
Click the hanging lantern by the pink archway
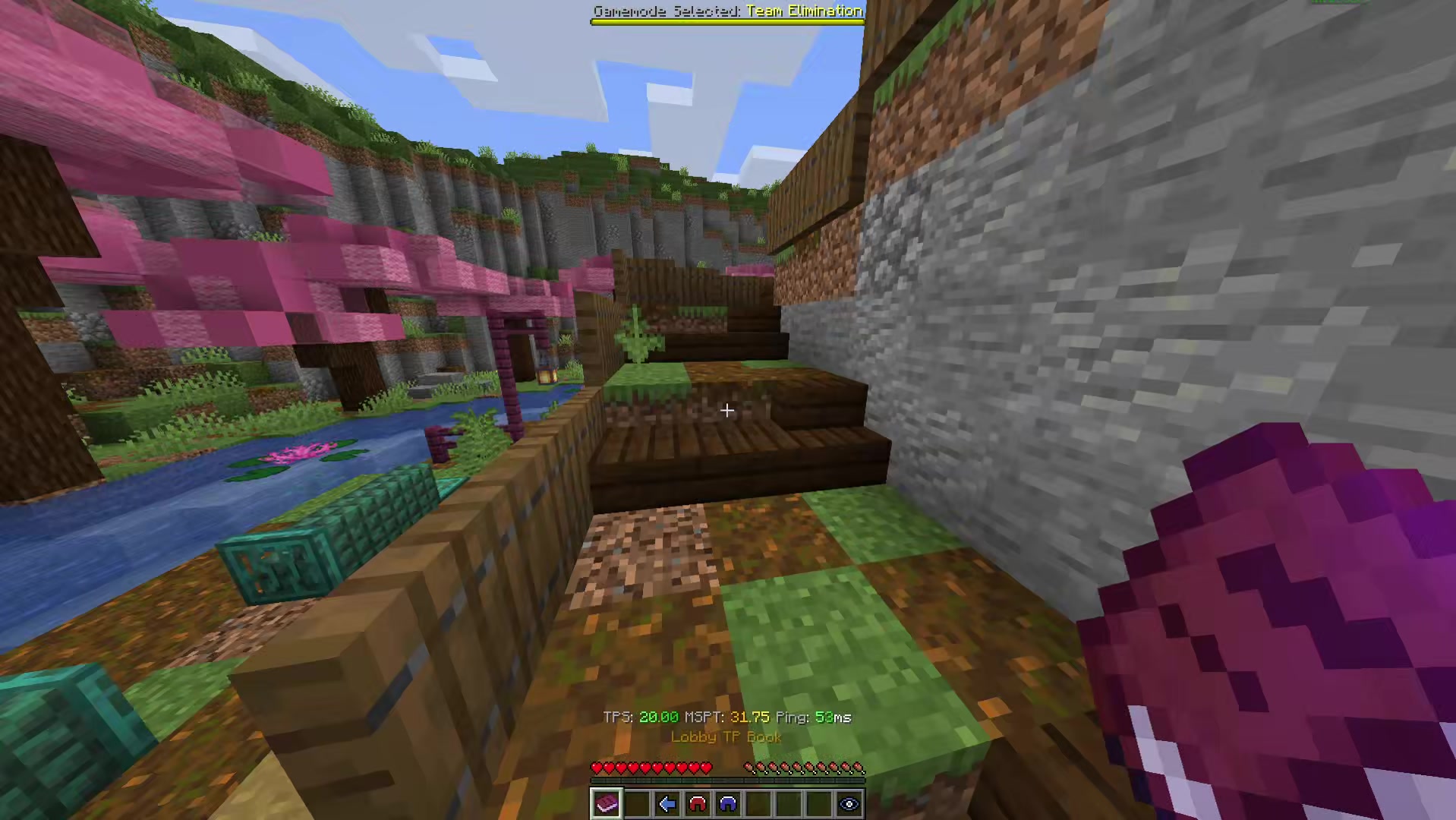[547, 377]
